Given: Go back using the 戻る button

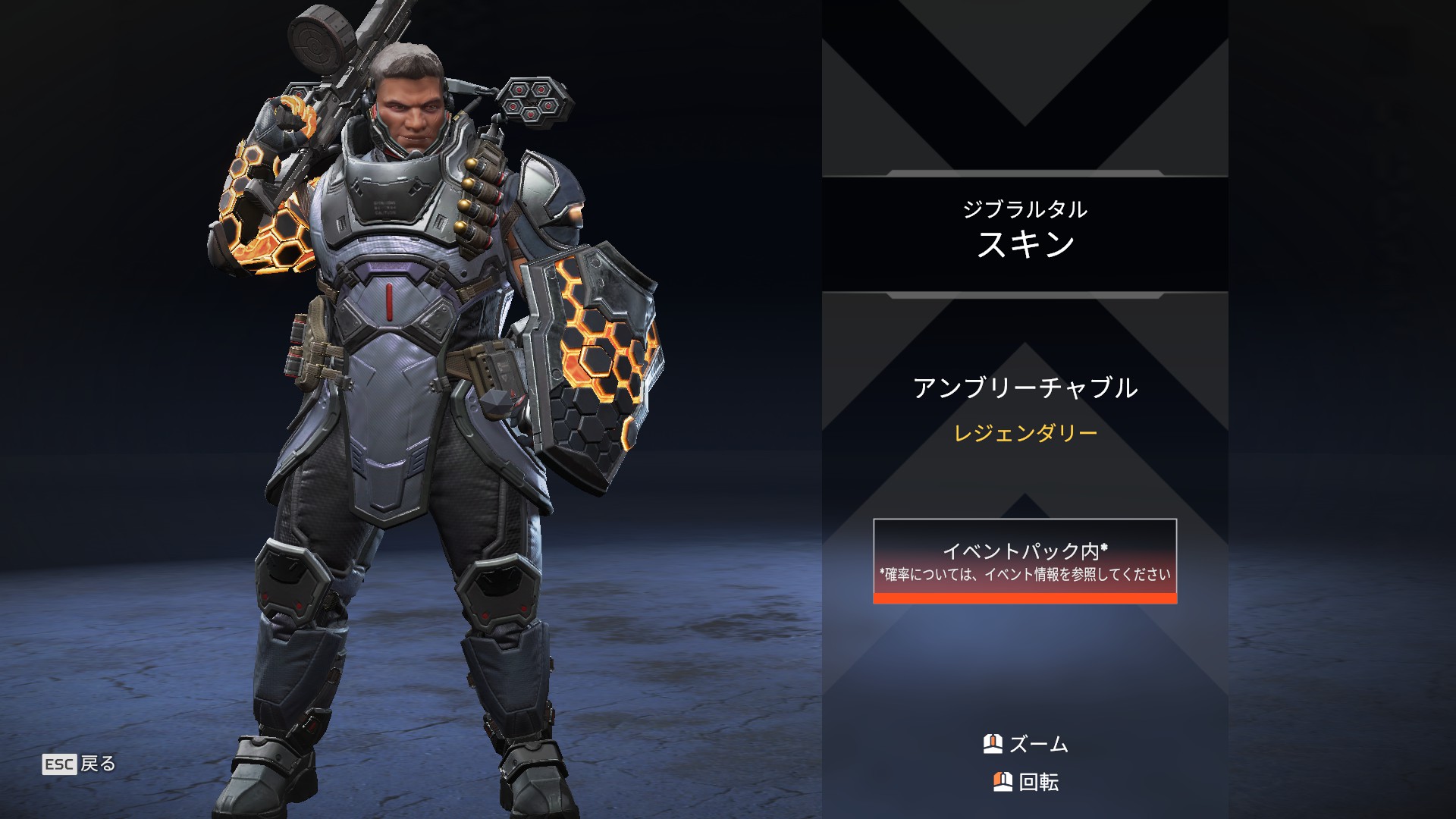Looking at the screenshot, I should click(x=80, y=764).
